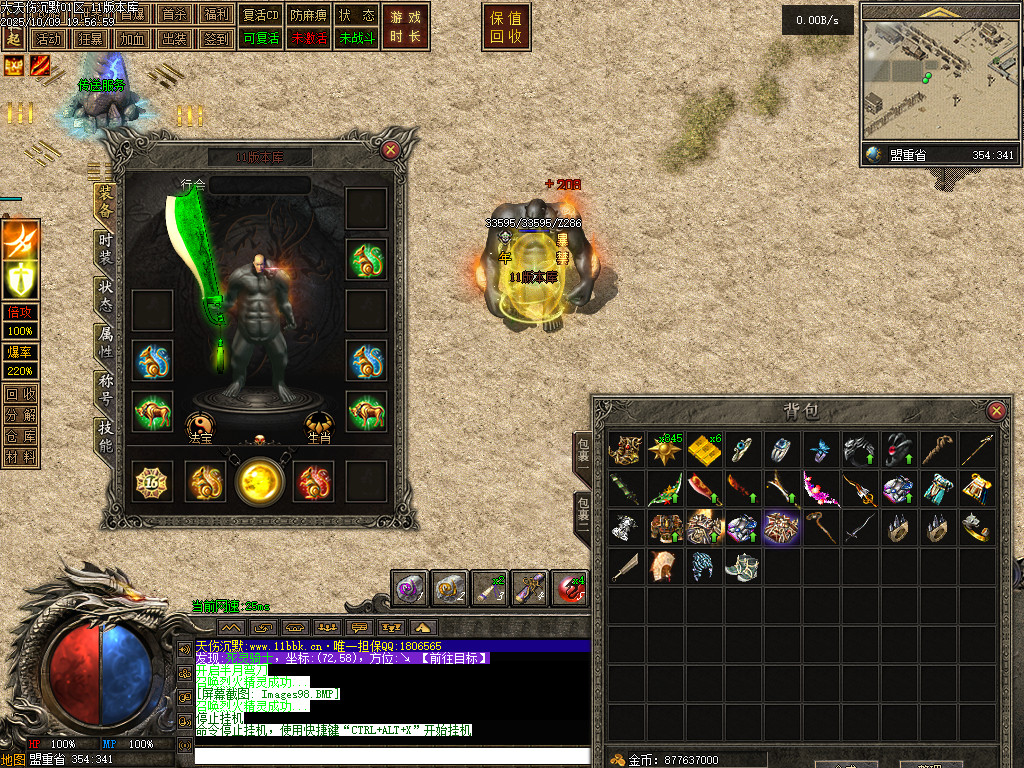Click the 分解 decompose button
Viewport: 1024px width, 768px height.
tap(21, 415)
